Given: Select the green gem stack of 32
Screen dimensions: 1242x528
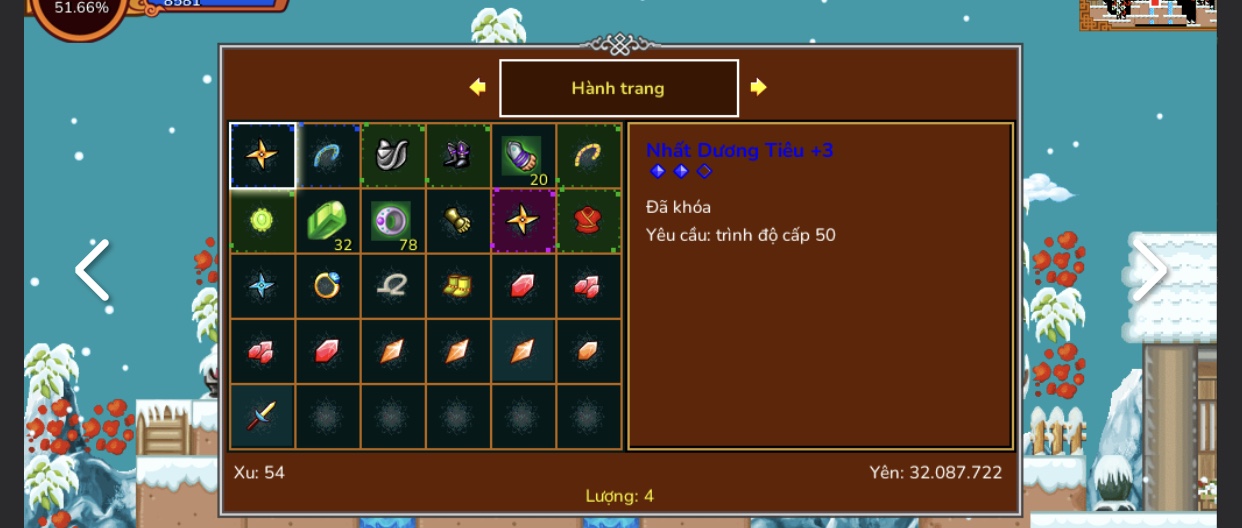Looking at the screenshot, I should click(x=327, y=220).
